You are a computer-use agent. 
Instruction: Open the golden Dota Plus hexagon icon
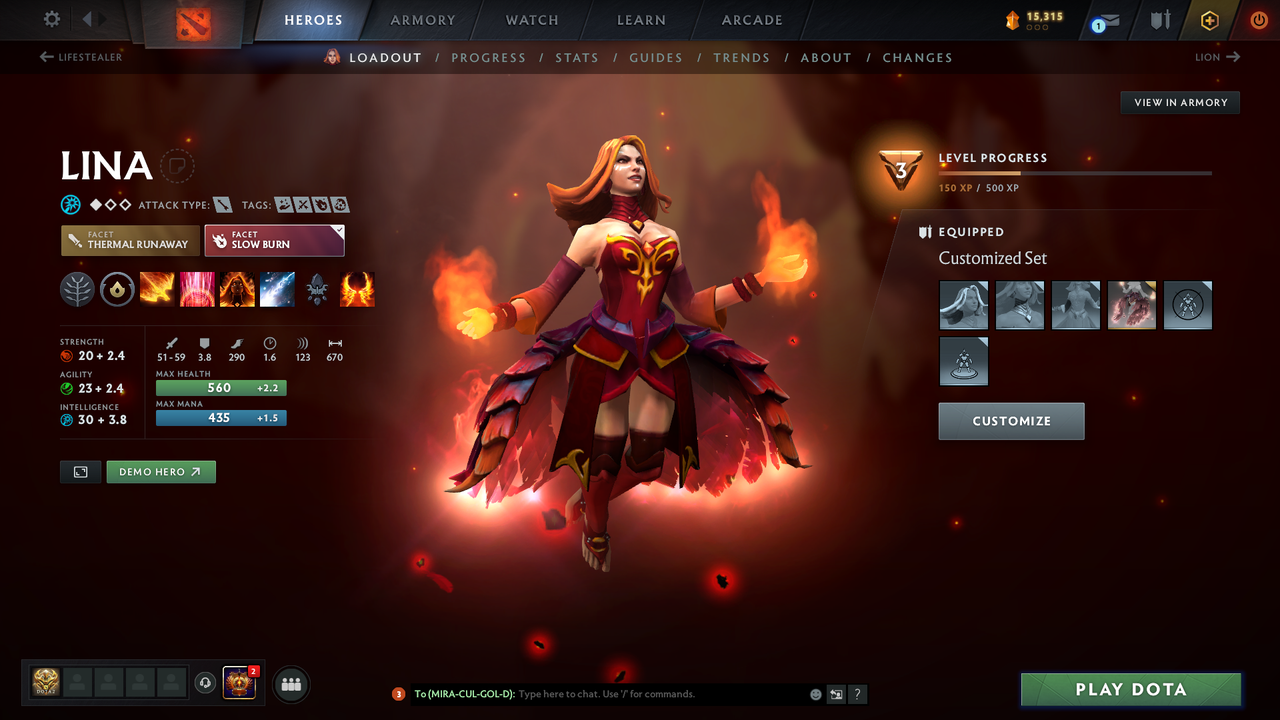[x=1209, y=19]
